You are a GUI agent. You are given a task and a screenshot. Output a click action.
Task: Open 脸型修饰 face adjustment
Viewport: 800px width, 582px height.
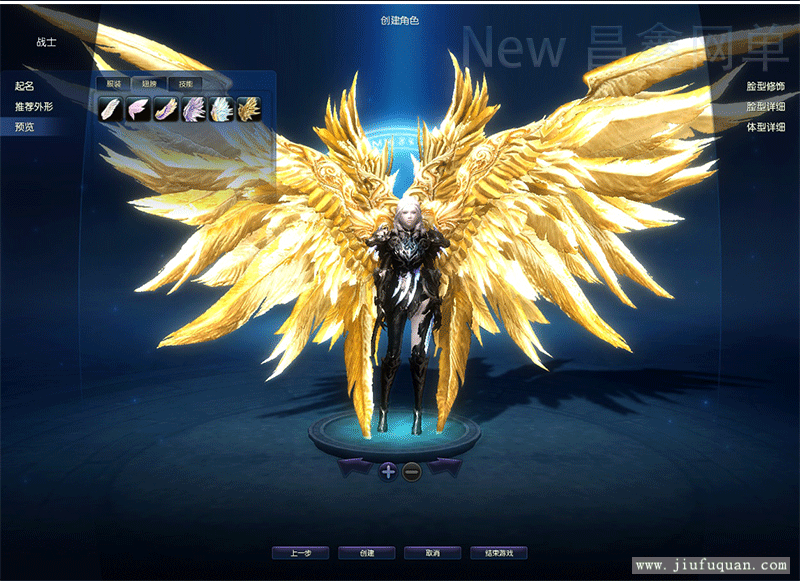pos(765,87)
